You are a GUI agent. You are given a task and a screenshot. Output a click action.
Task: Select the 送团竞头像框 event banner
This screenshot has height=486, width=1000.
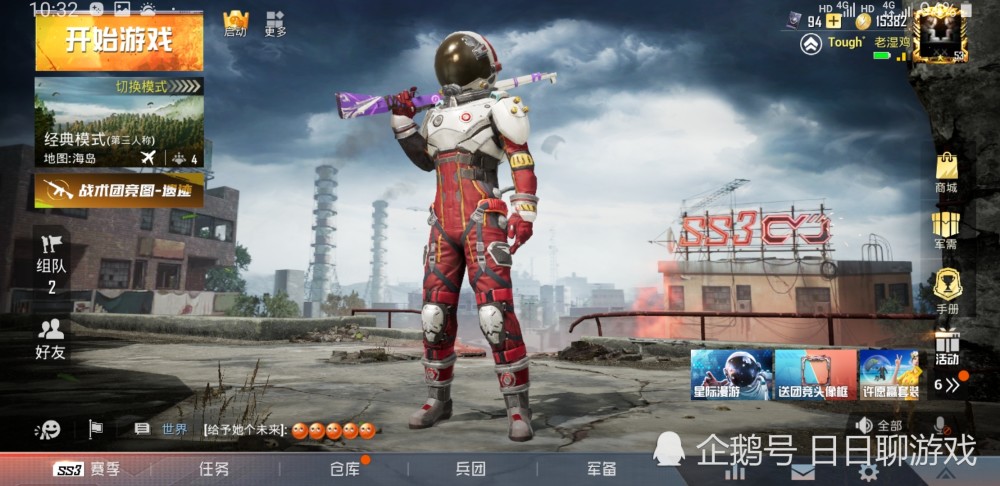[815, 374]
